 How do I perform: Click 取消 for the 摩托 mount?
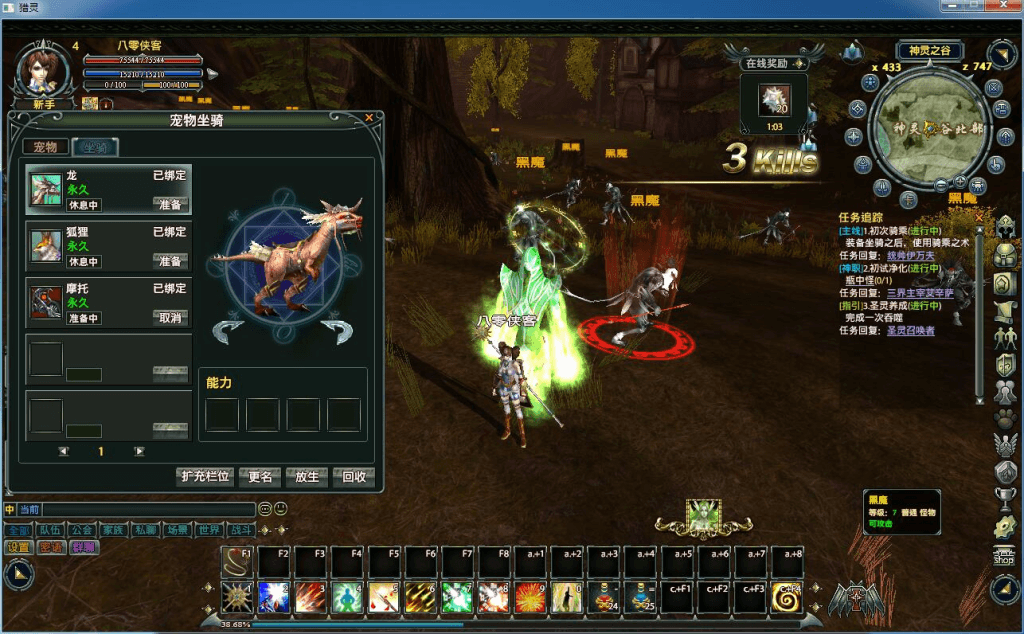169,318
